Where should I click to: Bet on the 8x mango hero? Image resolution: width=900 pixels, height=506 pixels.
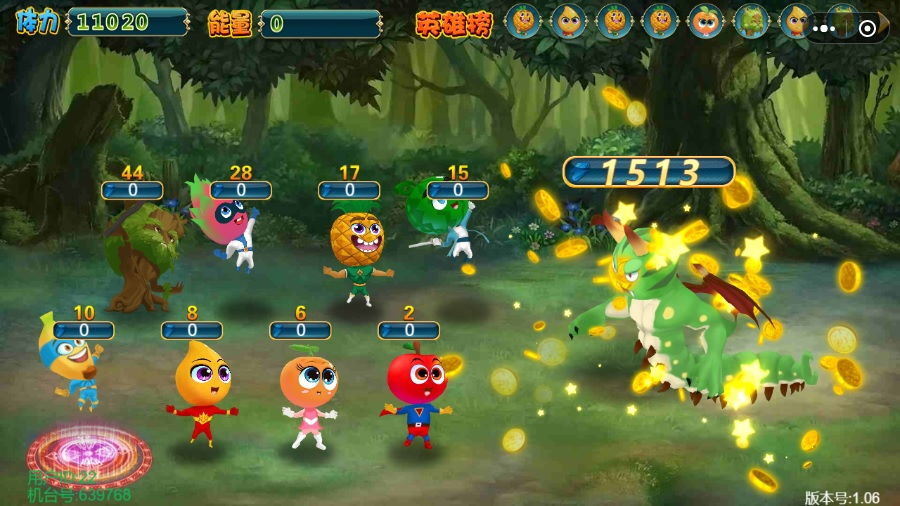[192, 330]
